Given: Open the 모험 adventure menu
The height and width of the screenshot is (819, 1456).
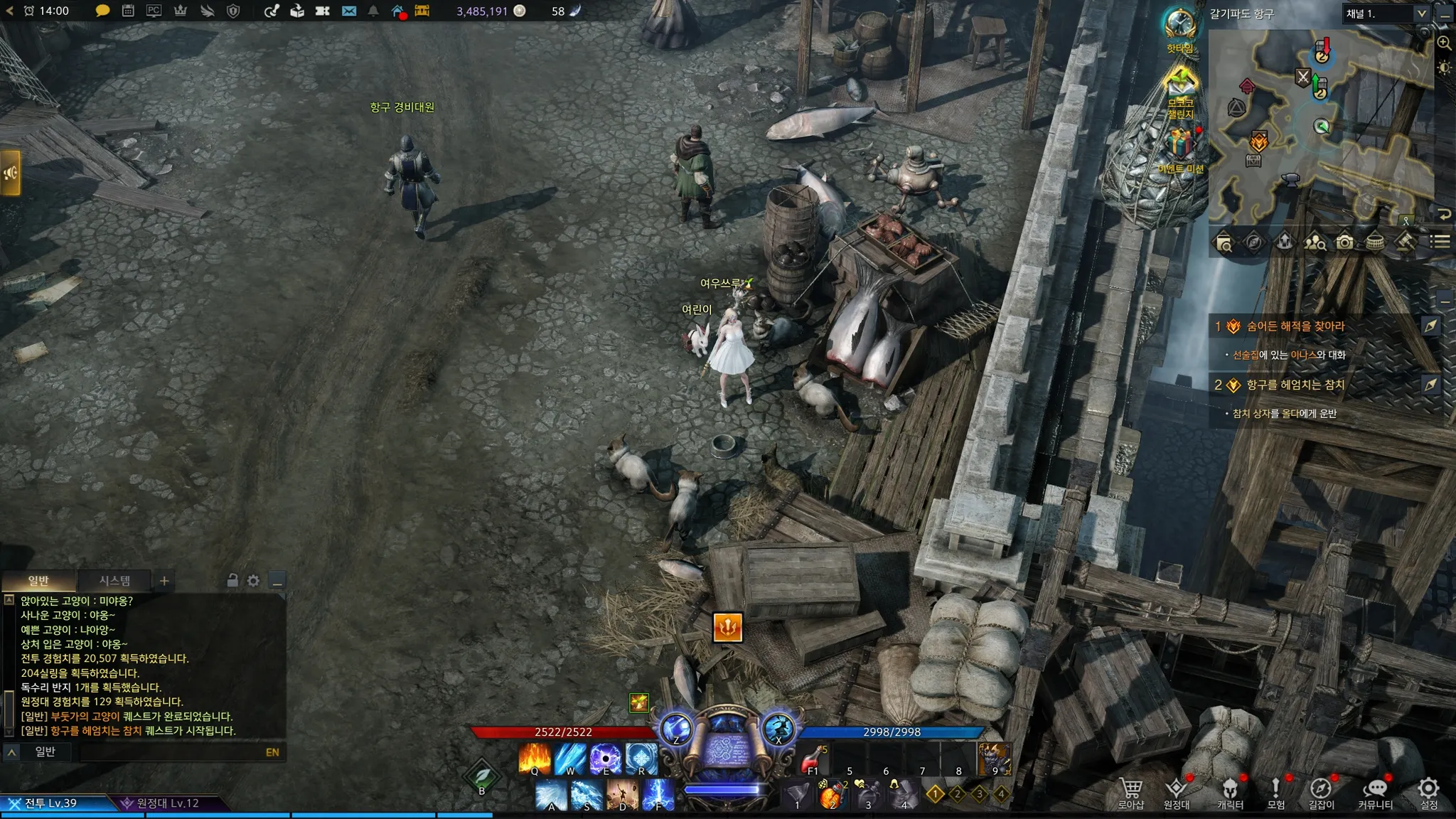Looking at the screenshot, I should tap(1275, 793).
